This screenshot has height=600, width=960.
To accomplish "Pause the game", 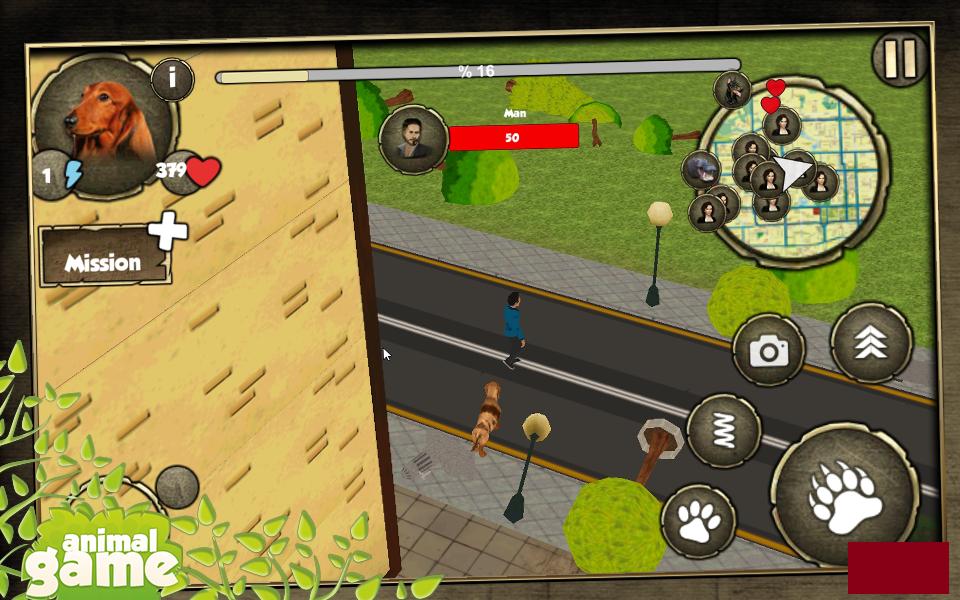I will coord(900,59).
